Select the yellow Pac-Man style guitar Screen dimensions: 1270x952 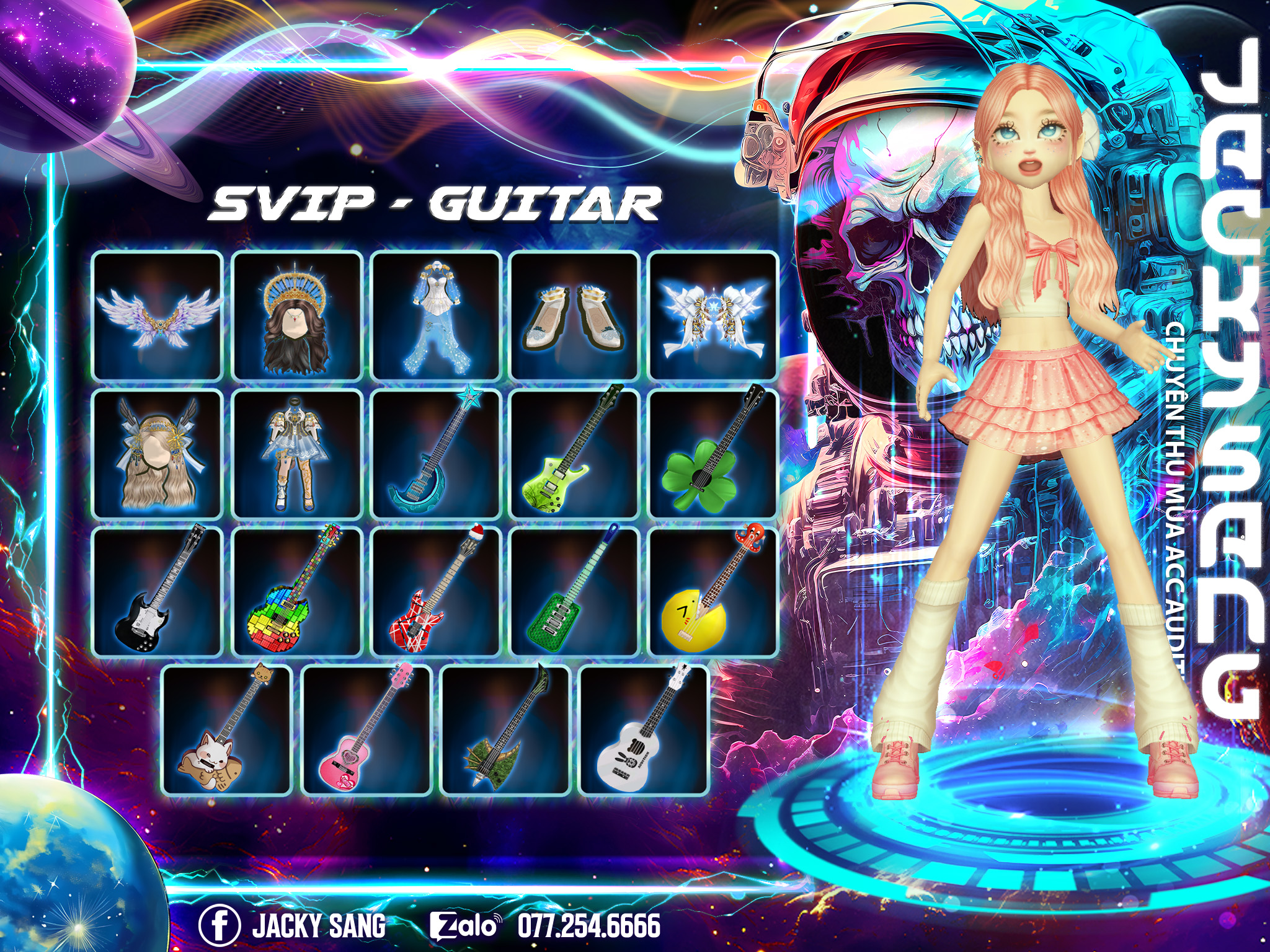(713, 592)
